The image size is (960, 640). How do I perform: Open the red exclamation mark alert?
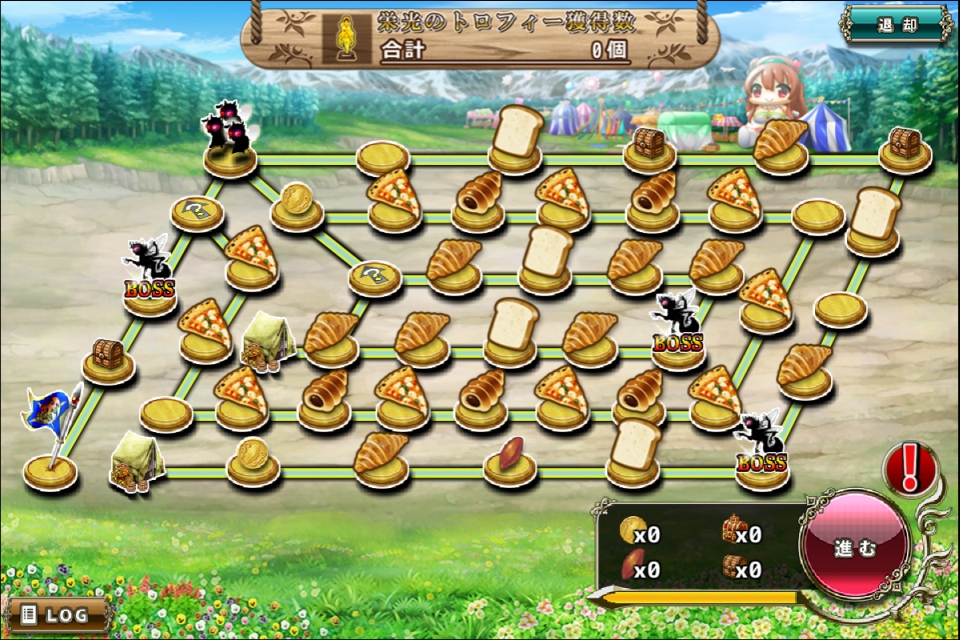pos(909,467)
